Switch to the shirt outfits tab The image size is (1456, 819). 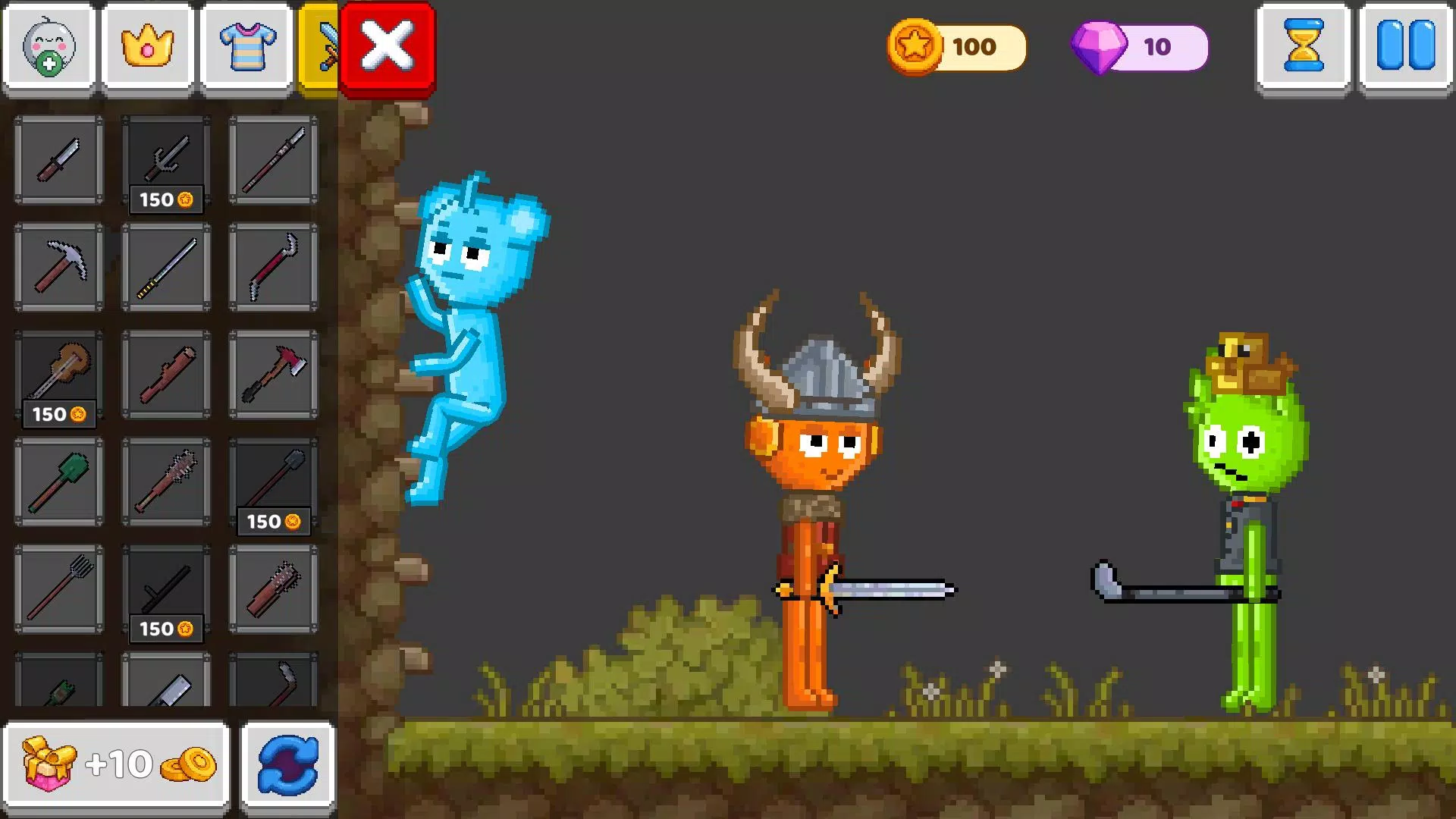coord(246,45)
